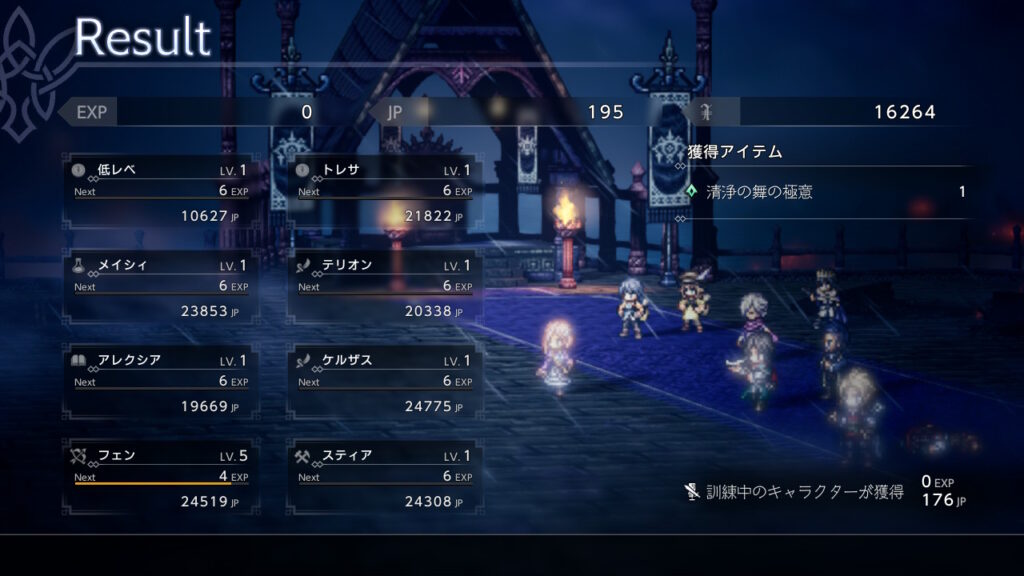Screen dimensions: 1024x576
Task: Select the アレクシア character panel
Action: tap(161, 381)
